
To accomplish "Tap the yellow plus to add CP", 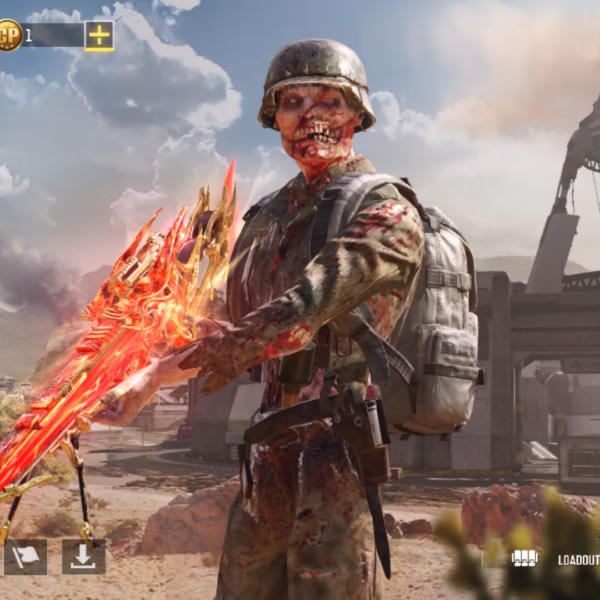I will (x=99, y=36).
